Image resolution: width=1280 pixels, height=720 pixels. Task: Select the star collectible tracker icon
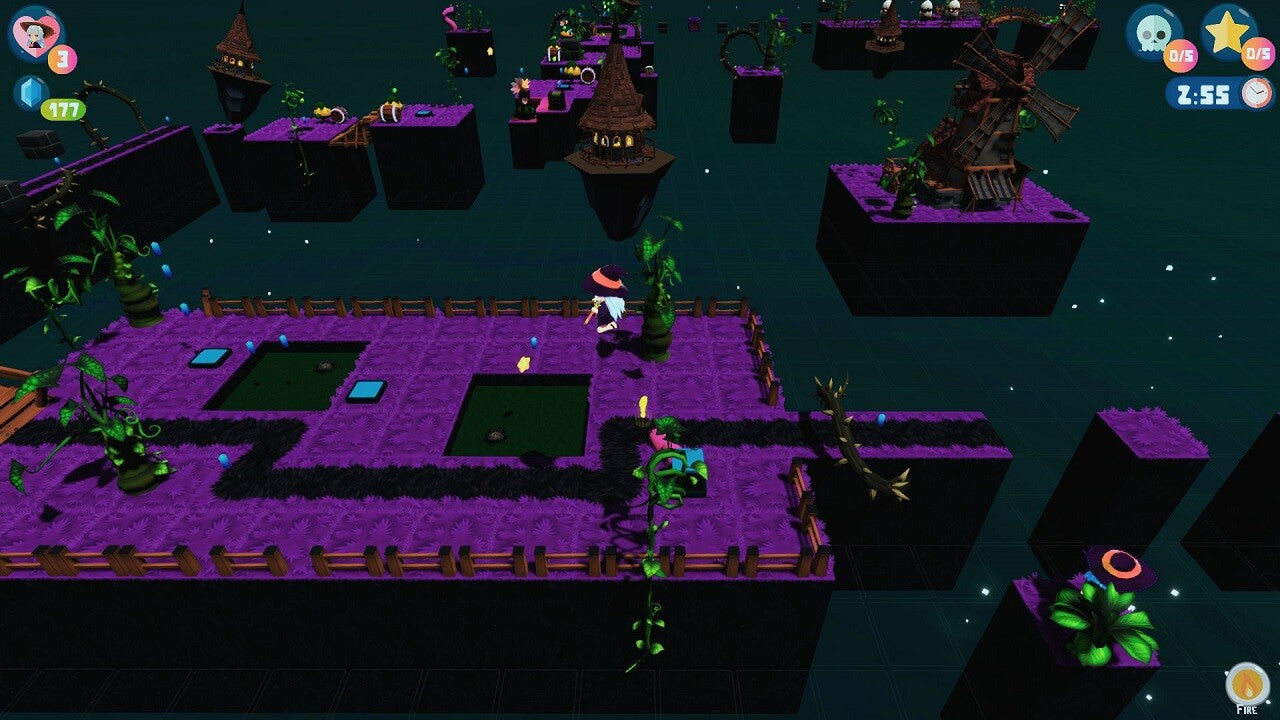click(1228, 31)
